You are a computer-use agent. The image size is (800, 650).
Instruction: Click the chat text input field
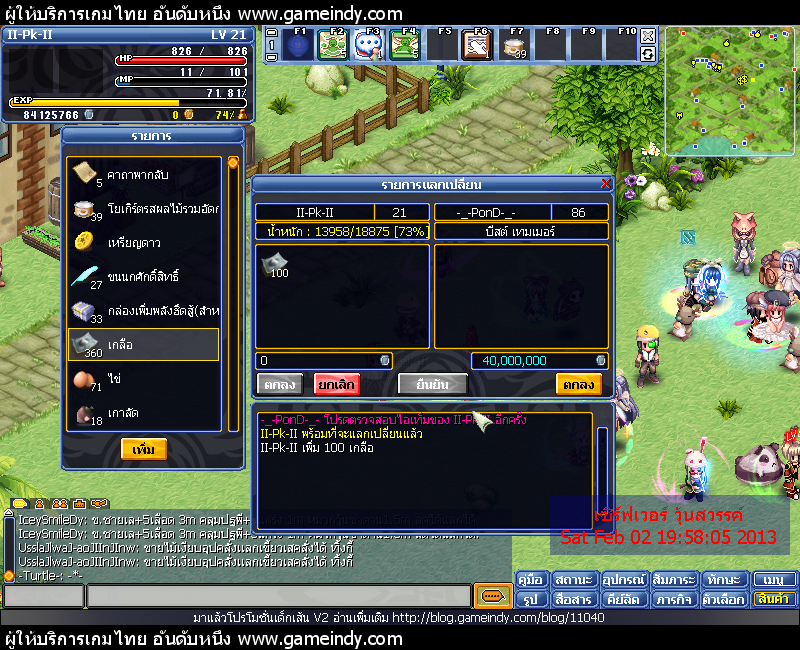(x=278, y=597)
